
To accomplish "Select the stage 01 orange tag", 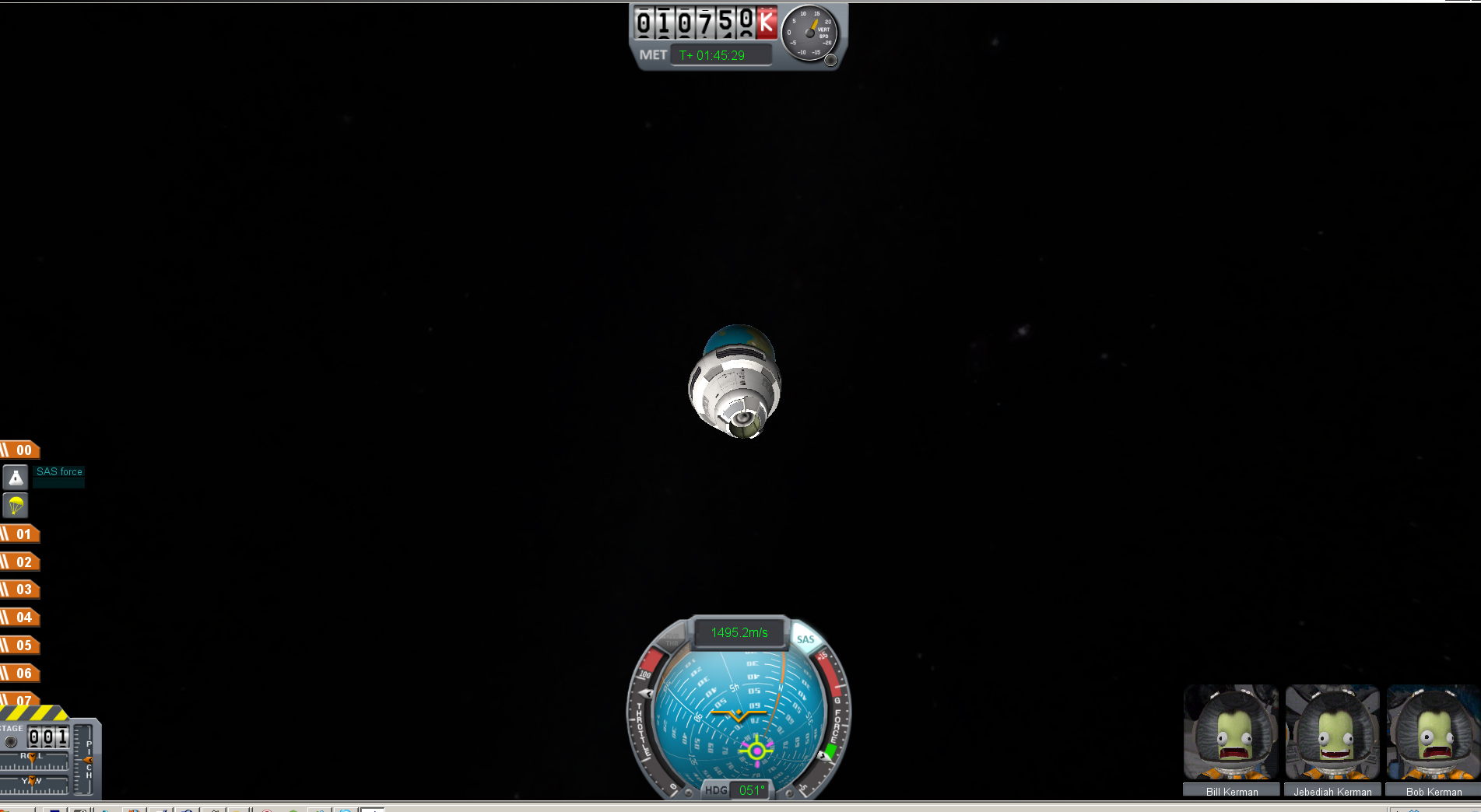I will [x=21, y=534].
